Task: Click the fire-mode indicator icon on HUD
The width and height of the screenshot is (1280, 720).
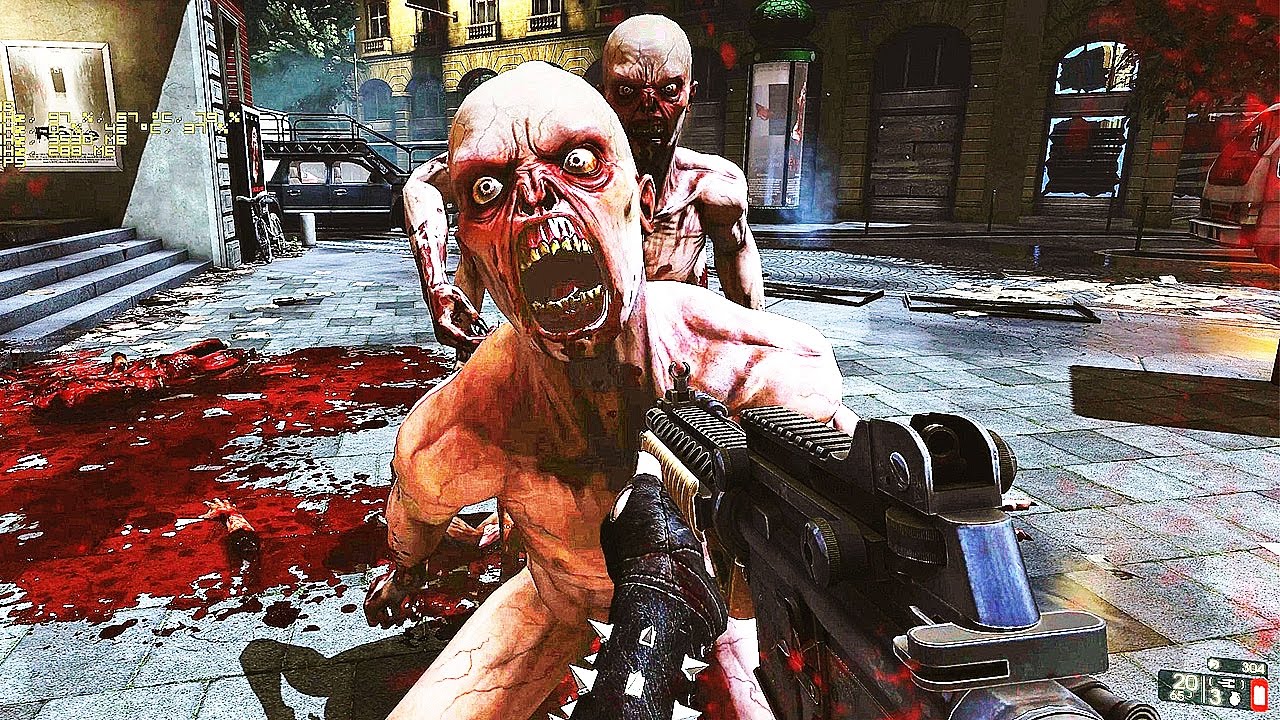Action: pyautogui.click(x=1228, y=683)
